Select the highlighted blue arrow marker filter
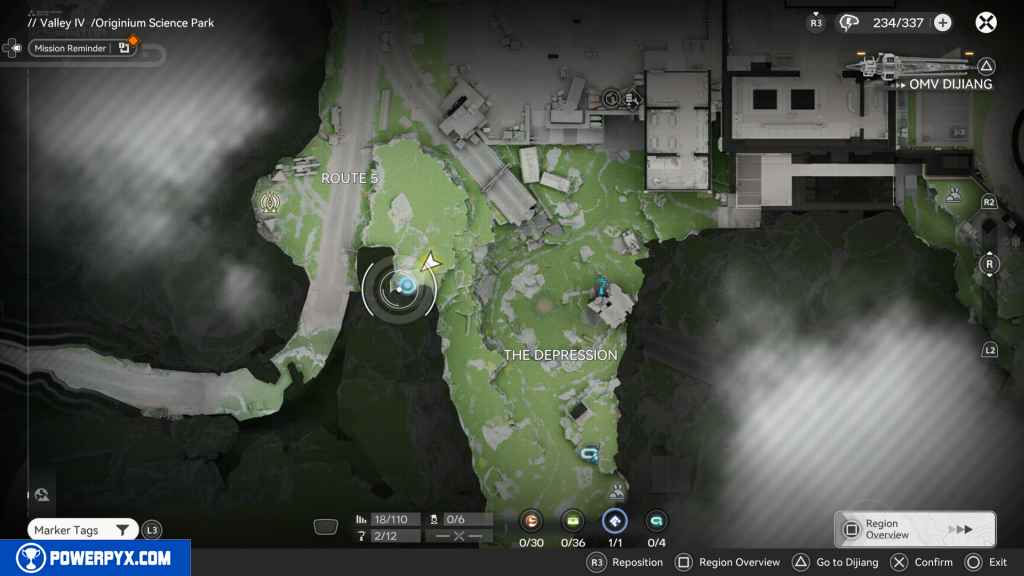Screen dimensions: 1024x576 614,521
